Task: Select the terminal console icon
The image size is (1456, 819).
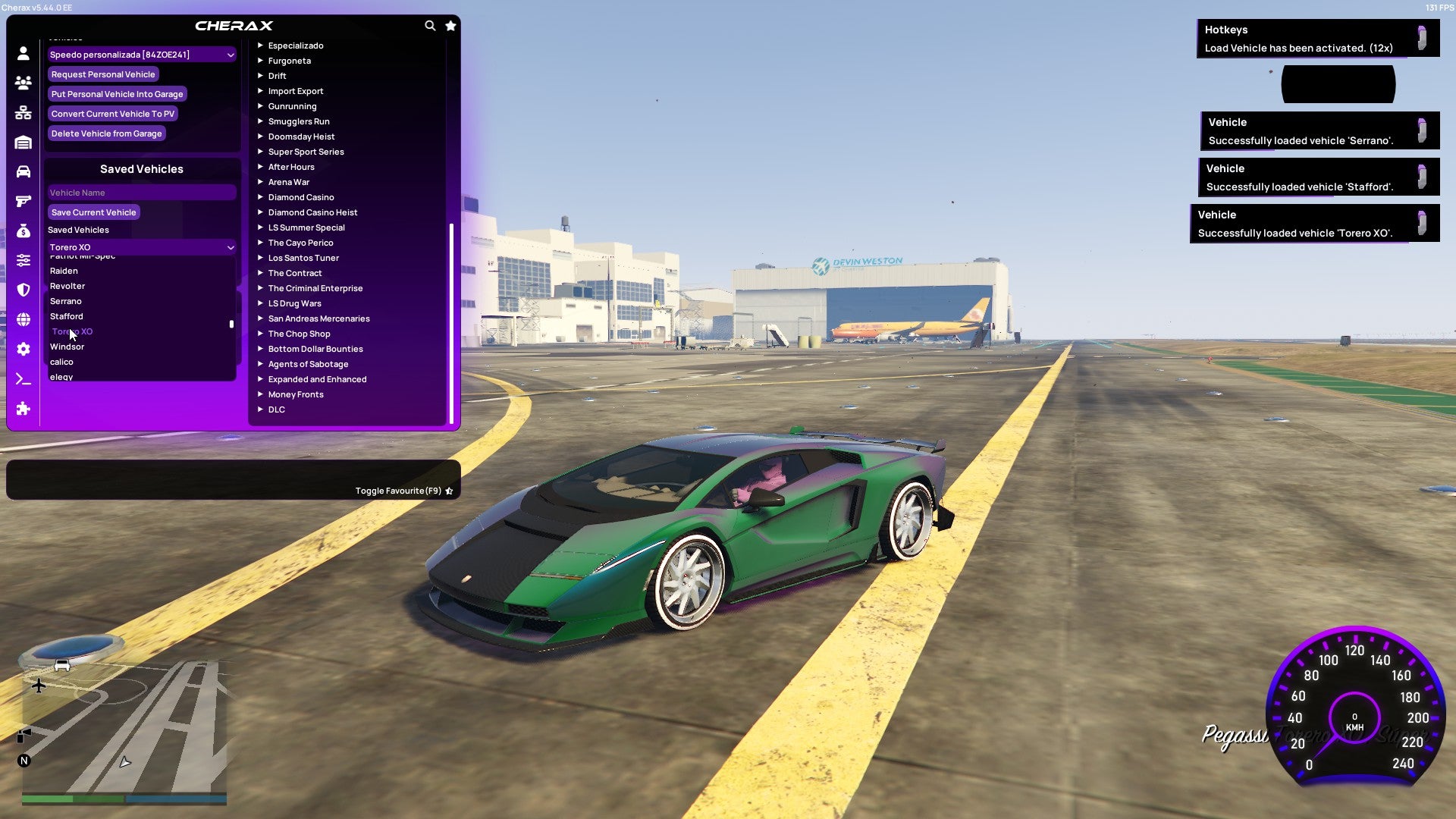Action: coord(23,379)
